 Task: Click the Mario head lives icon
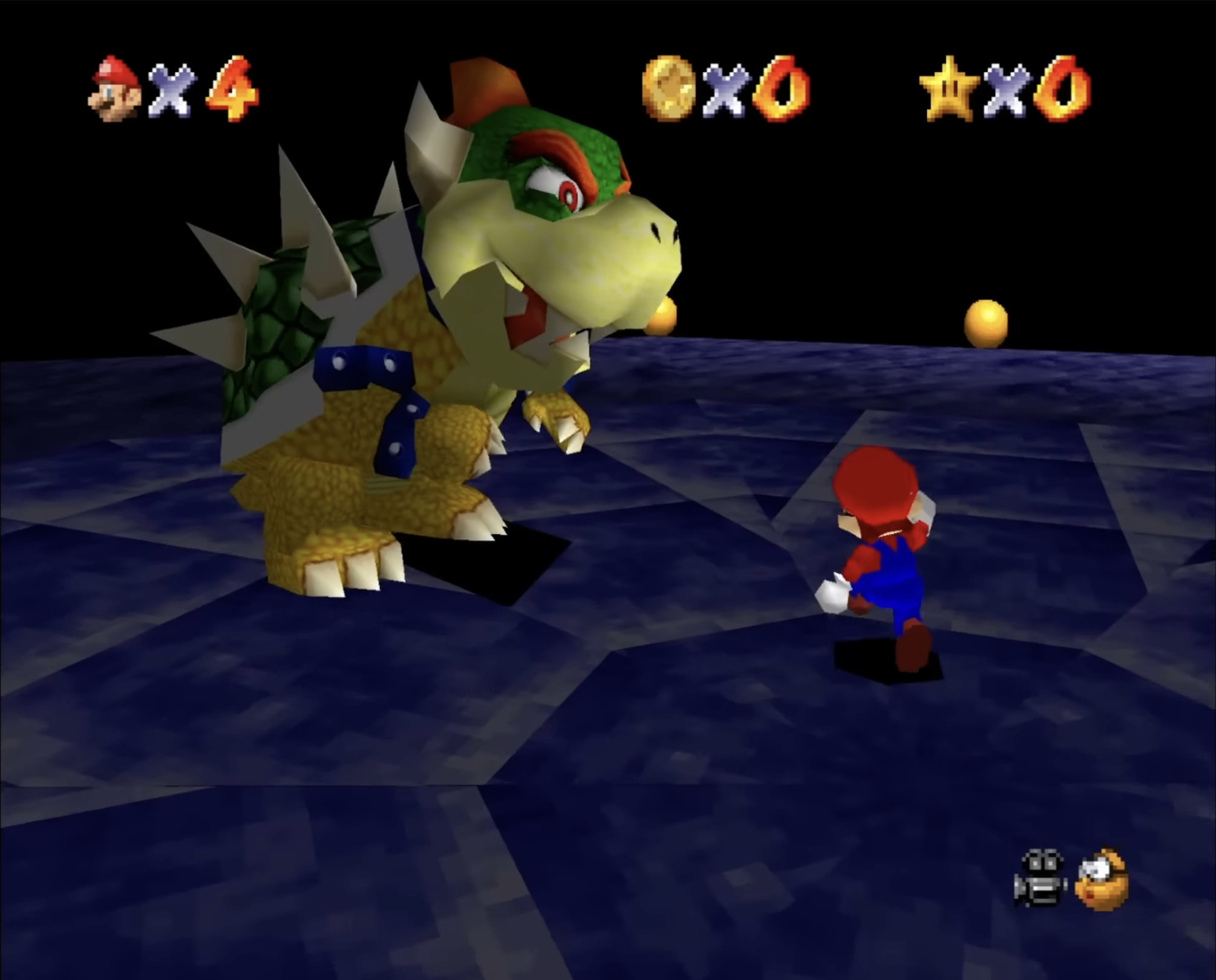(x=115, y=90)
